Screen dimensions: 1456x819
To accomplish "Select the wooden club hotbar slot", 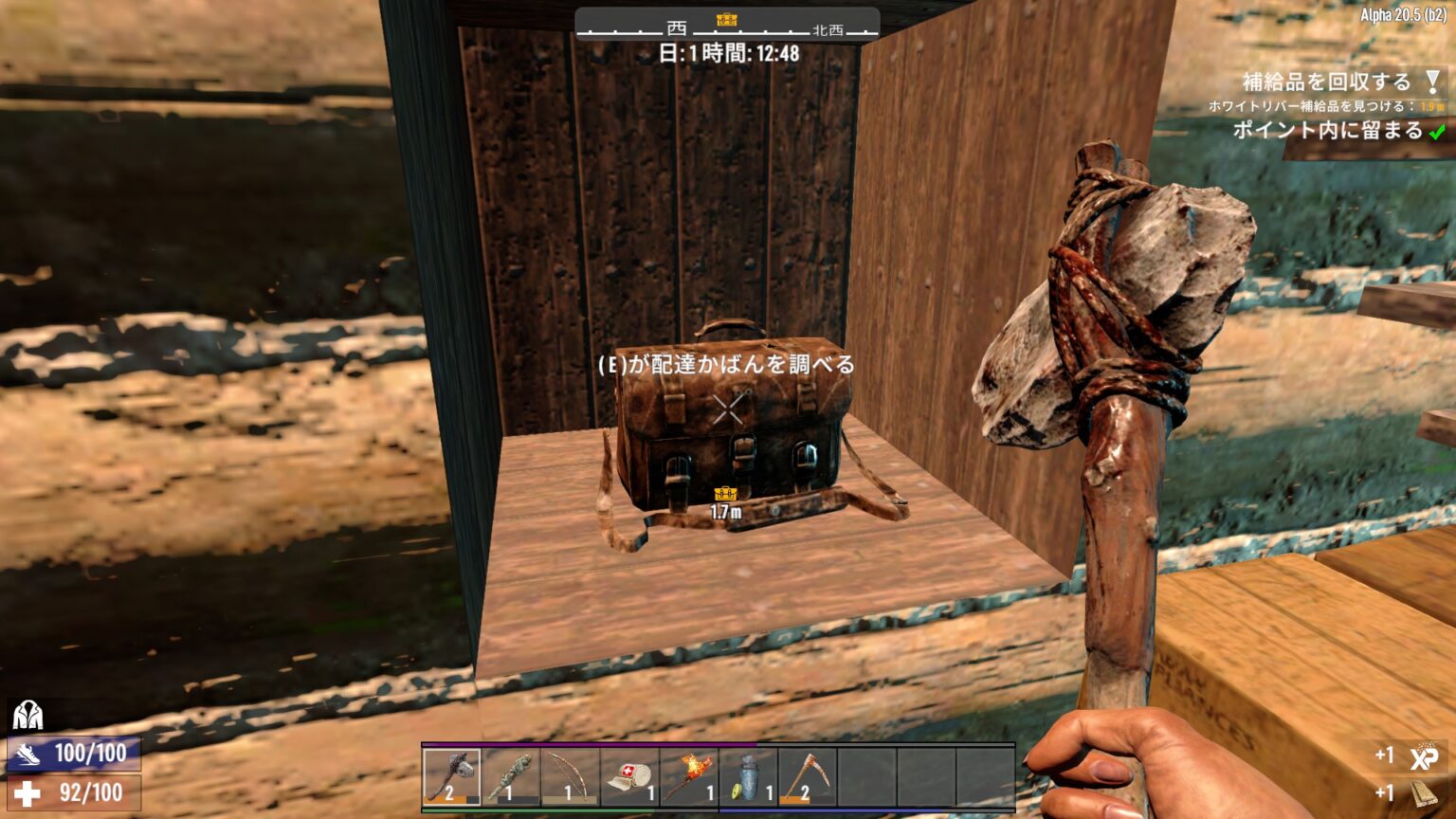I will (510, 776).
